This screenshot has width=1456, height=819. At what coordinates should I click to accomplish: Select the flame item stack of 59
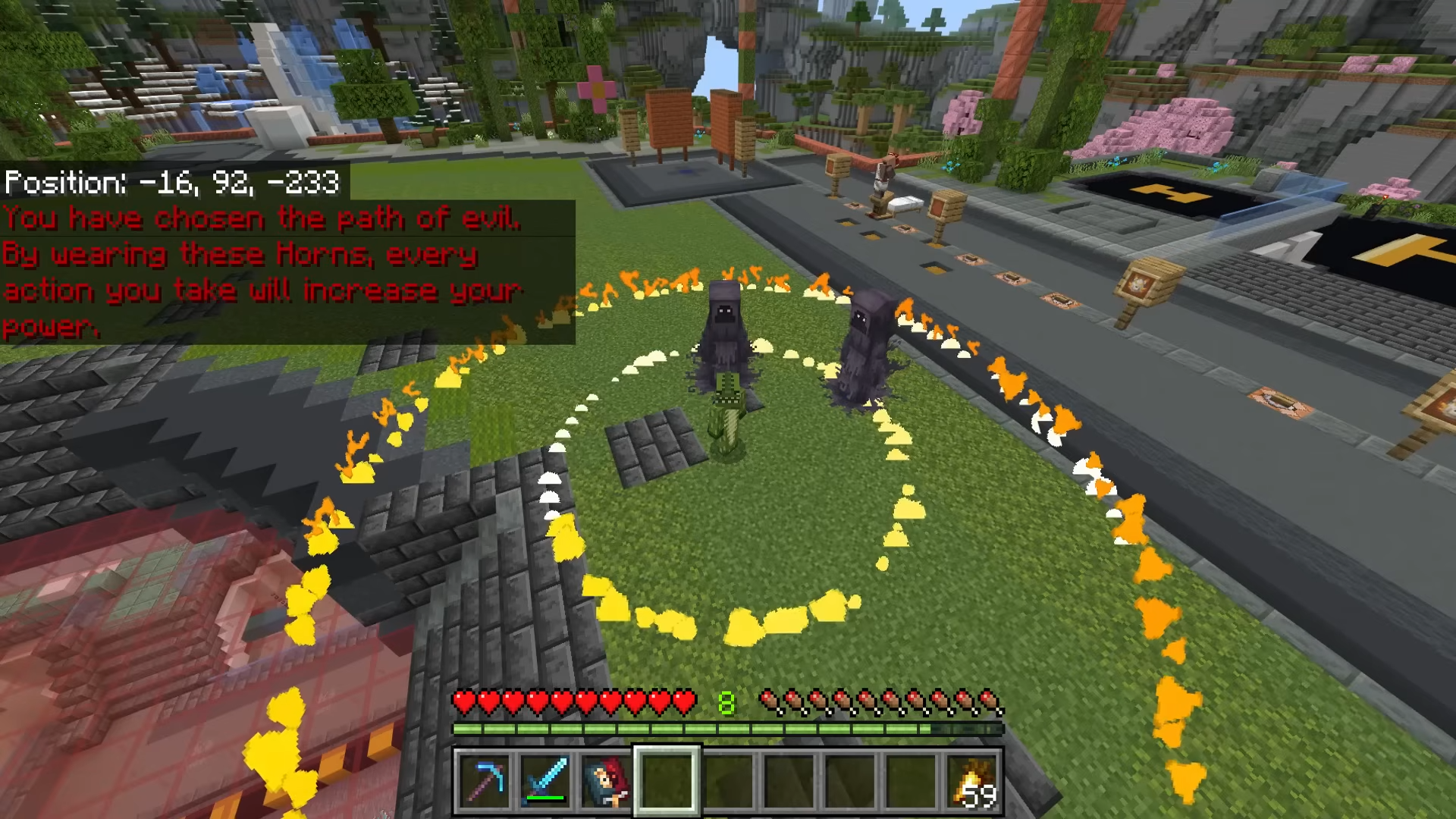(x=972, y=780)
